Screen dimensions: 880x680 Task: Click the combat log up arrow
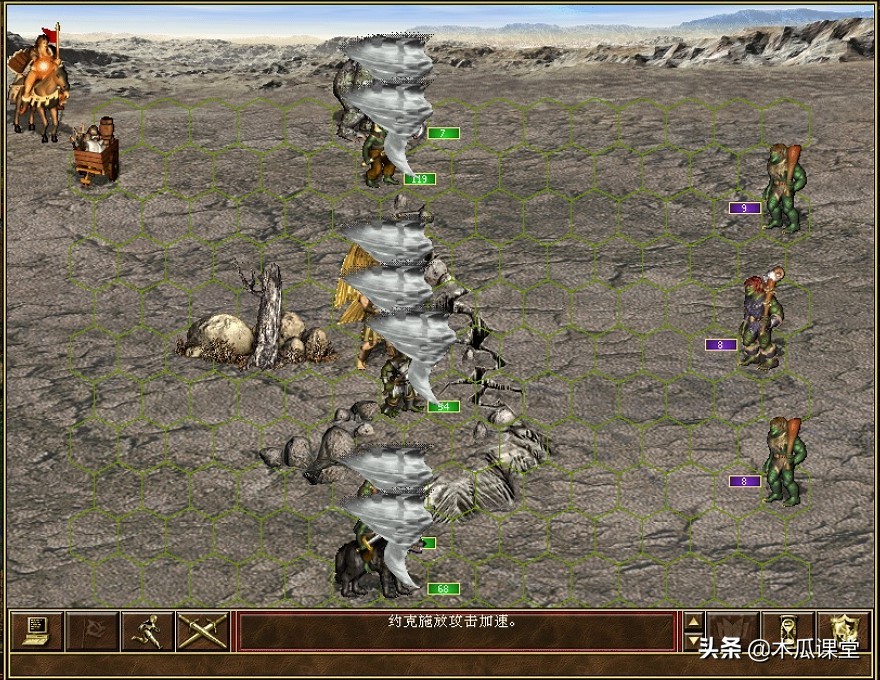(x=693, y=621)
